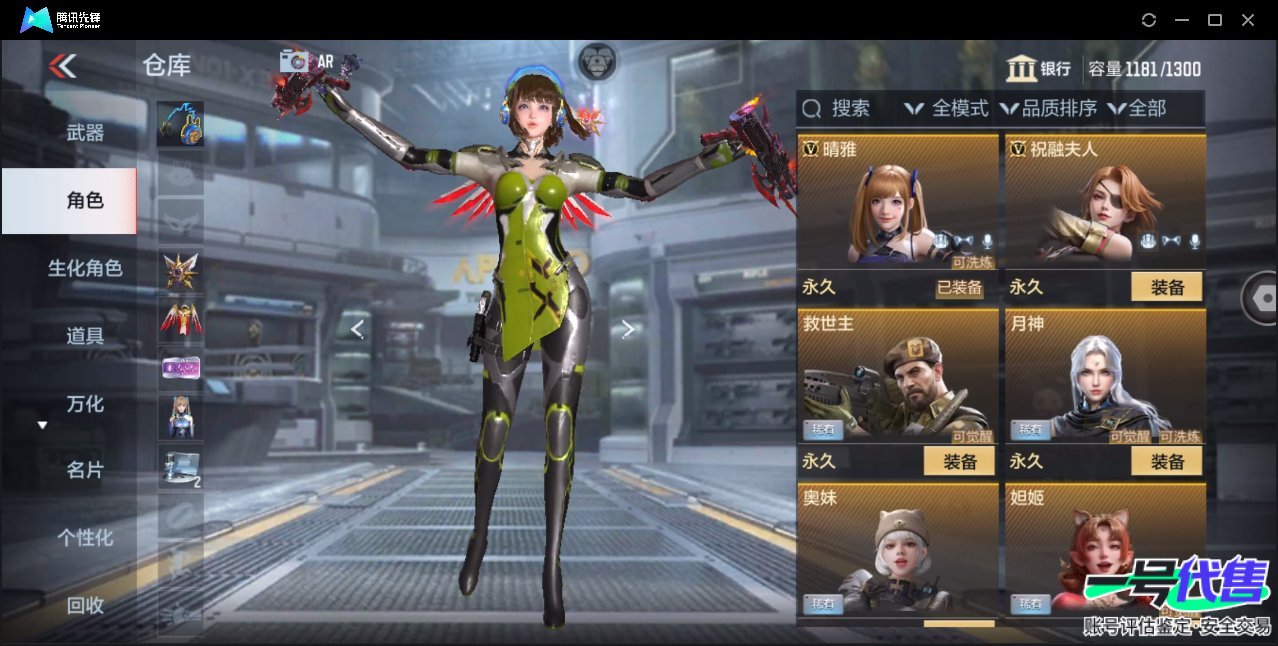This screenshot has width=1278, height=646.
Task: Switch to the 武器 weapons tab
Action: [x=85, y=132]
